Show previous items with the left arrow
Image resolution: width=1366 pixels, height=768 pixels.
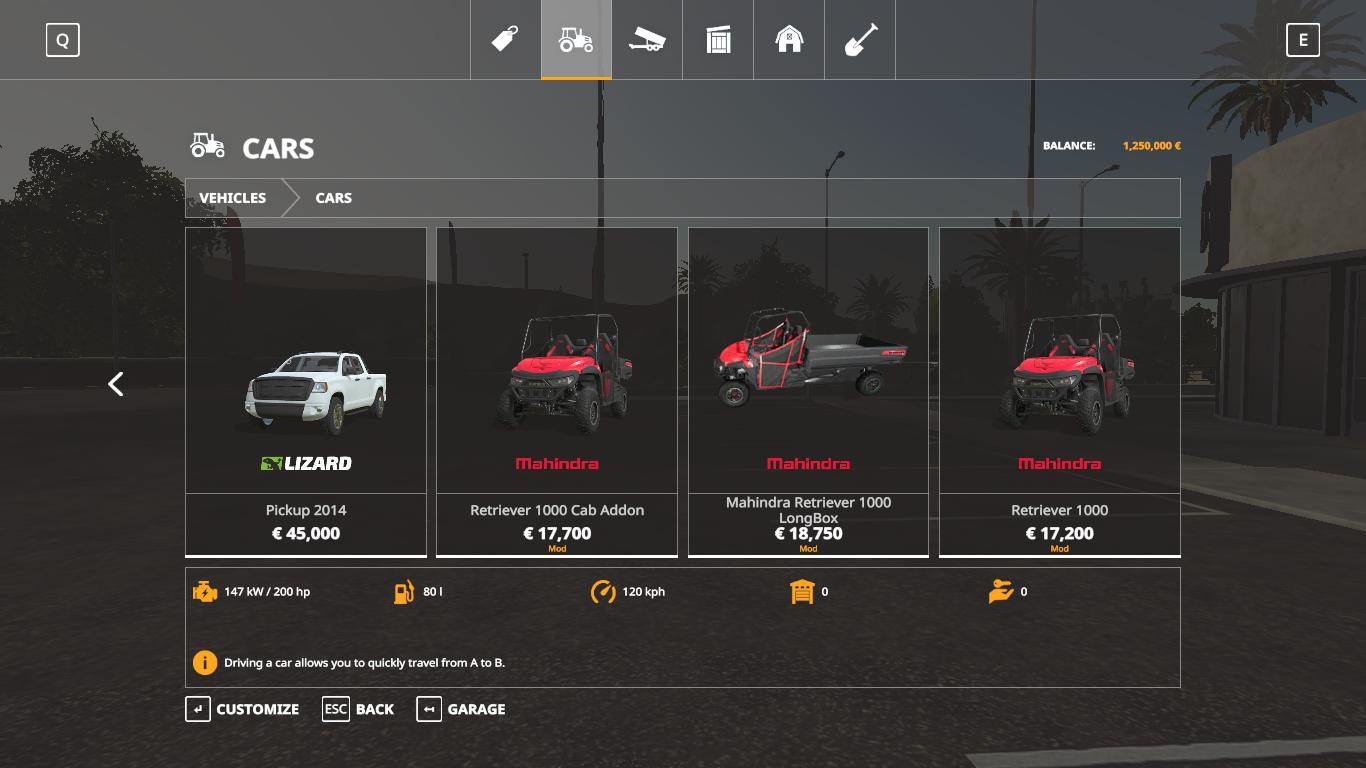116,384
